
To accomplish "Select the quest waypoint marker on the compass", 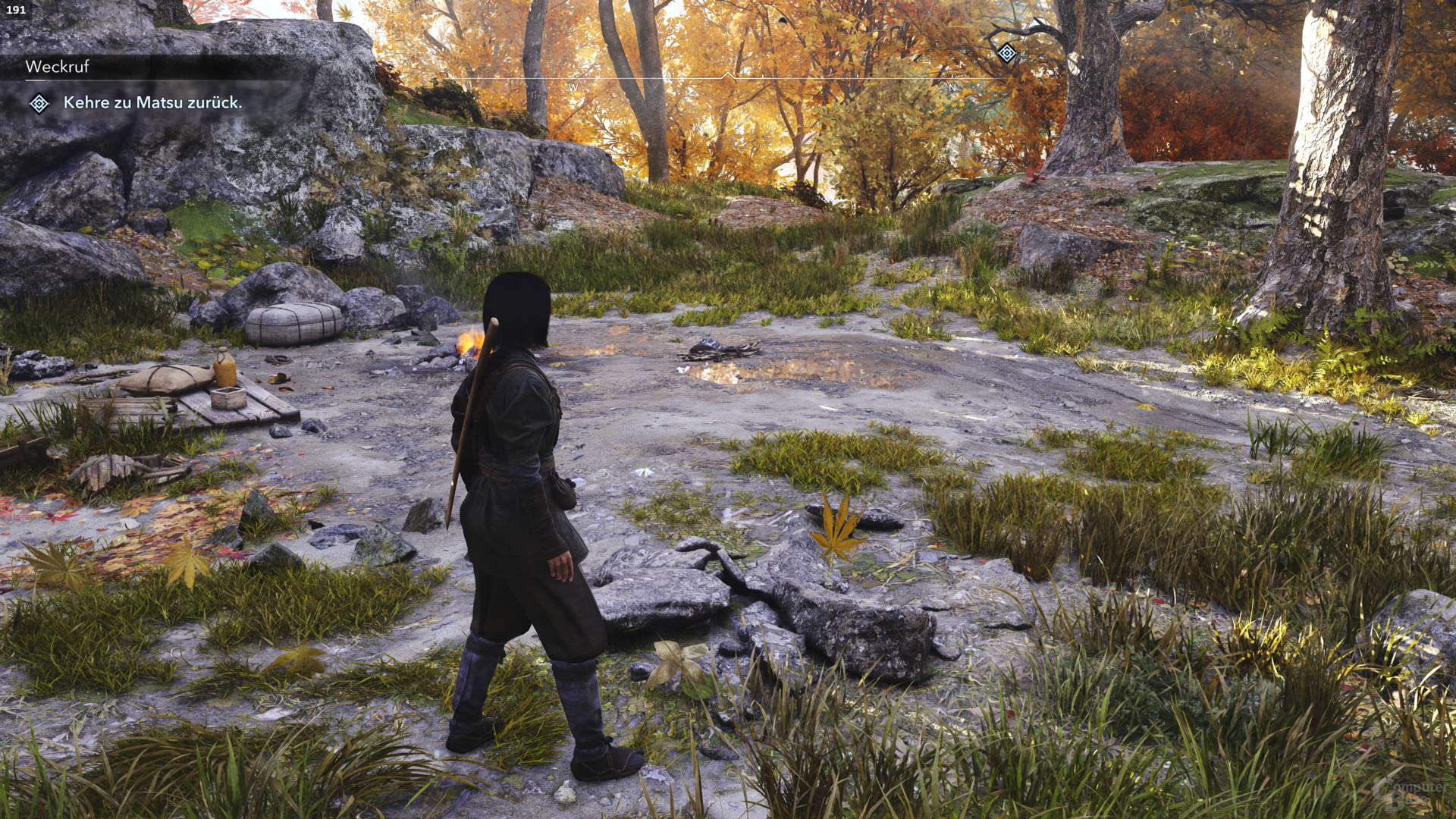I will pos(1007,53).
